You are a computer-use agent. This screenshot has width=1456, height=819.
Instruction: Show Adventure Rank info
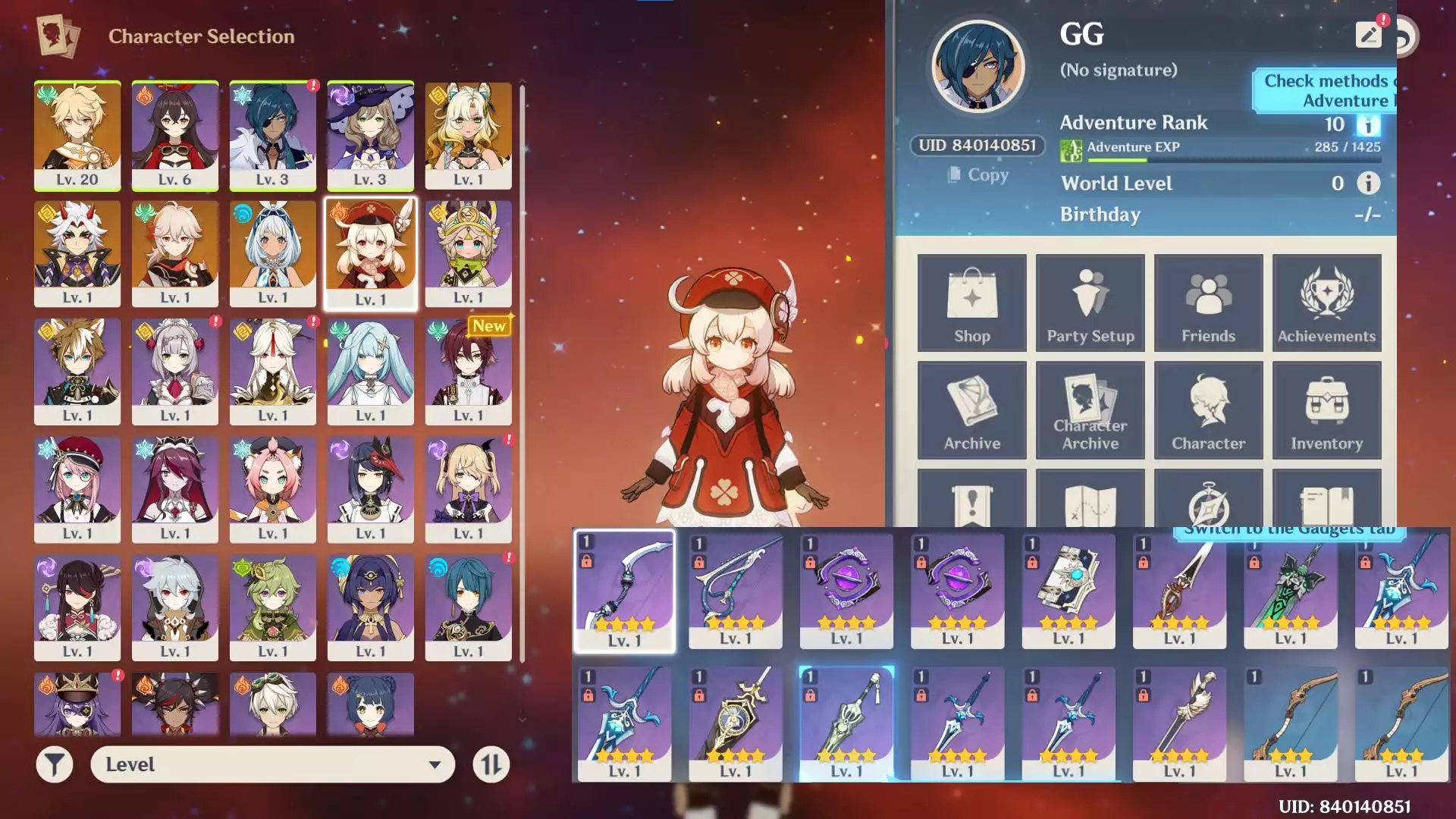pos(1368,124)
